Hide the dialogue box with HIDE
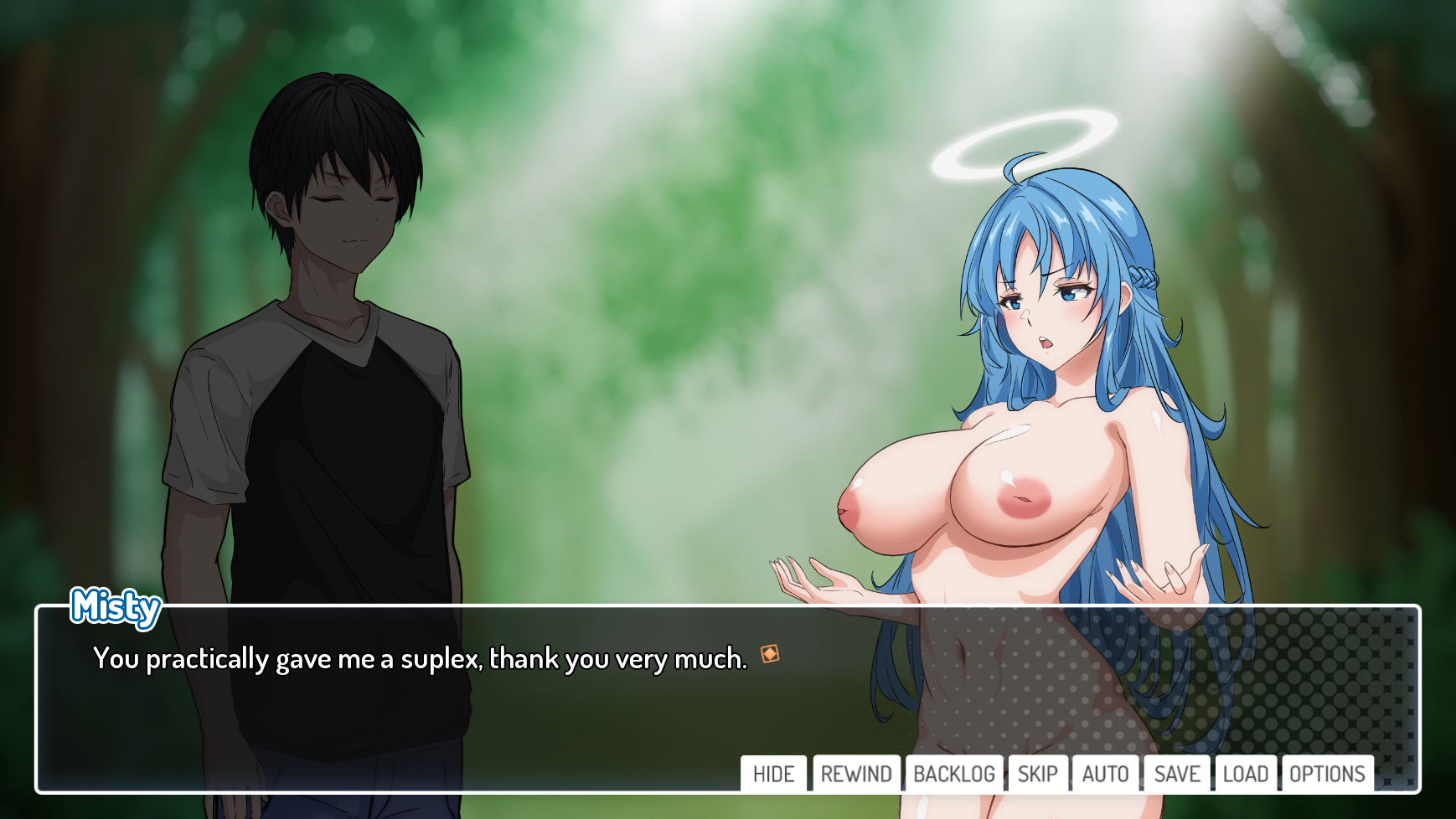This screenshot has height=819, width=1456. [773, 774]
